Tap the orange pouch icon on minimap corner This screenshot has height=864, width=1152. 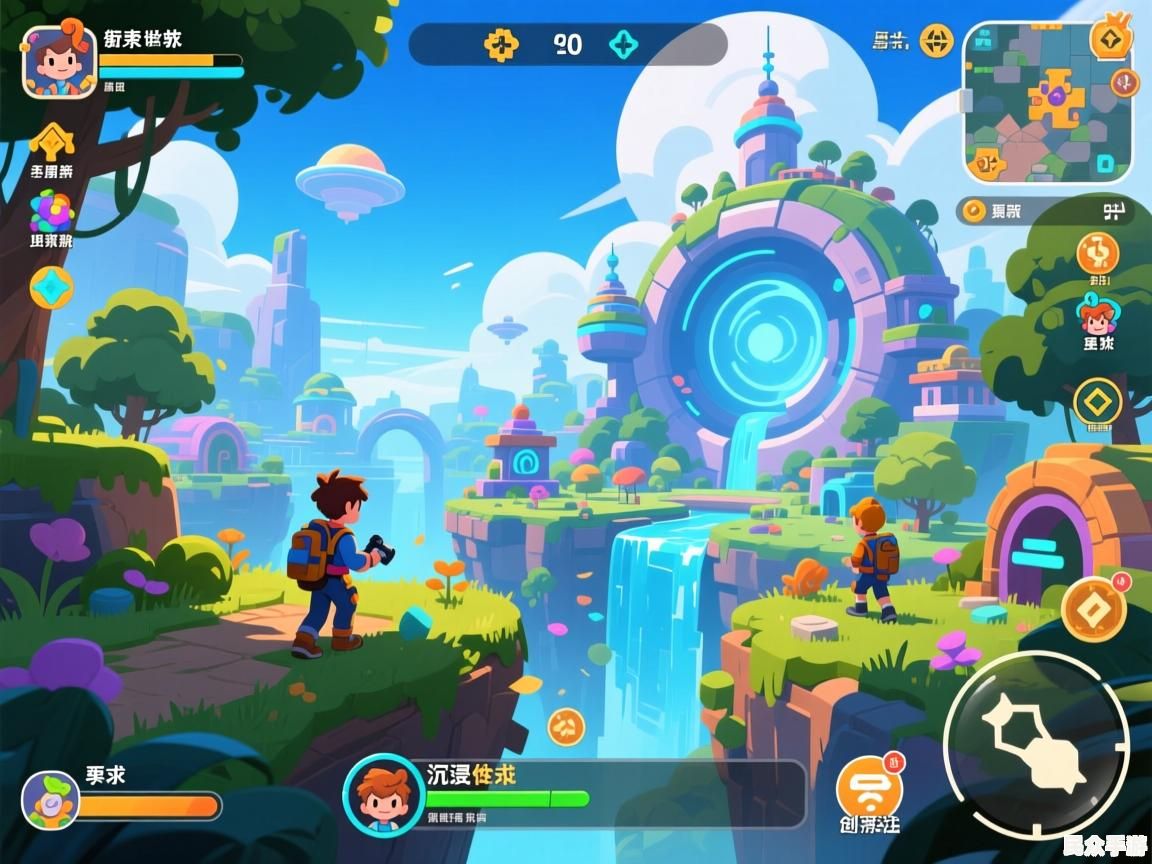coord(1110,41)
